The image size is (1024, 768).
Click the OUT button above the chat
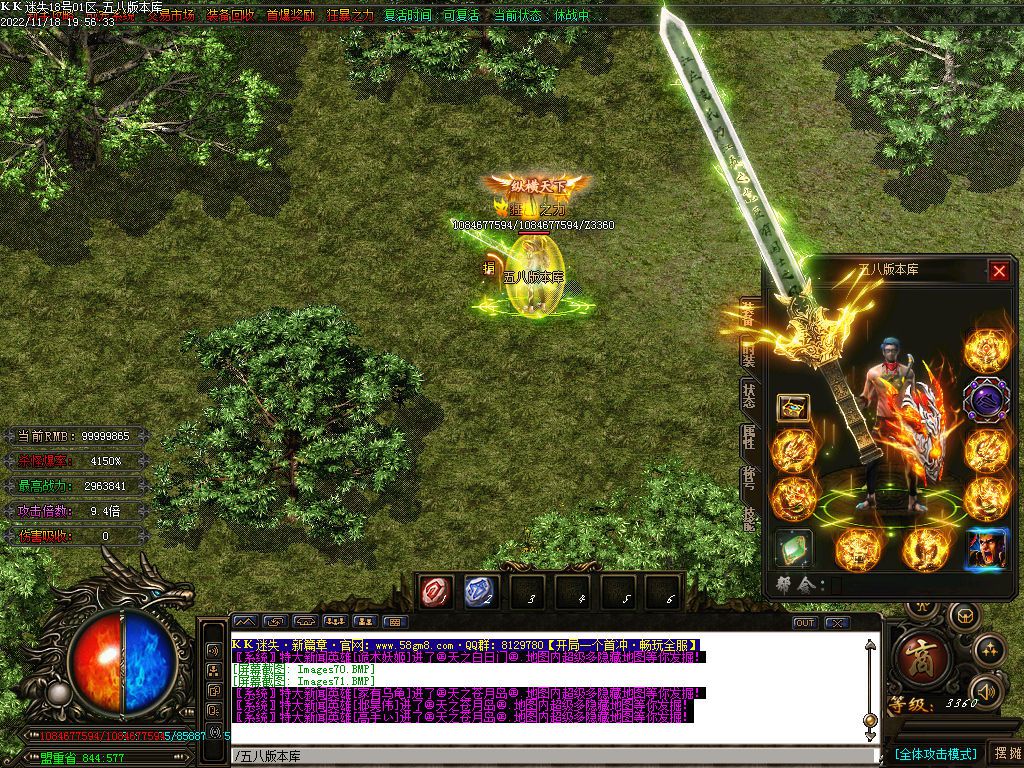(804, 622)
